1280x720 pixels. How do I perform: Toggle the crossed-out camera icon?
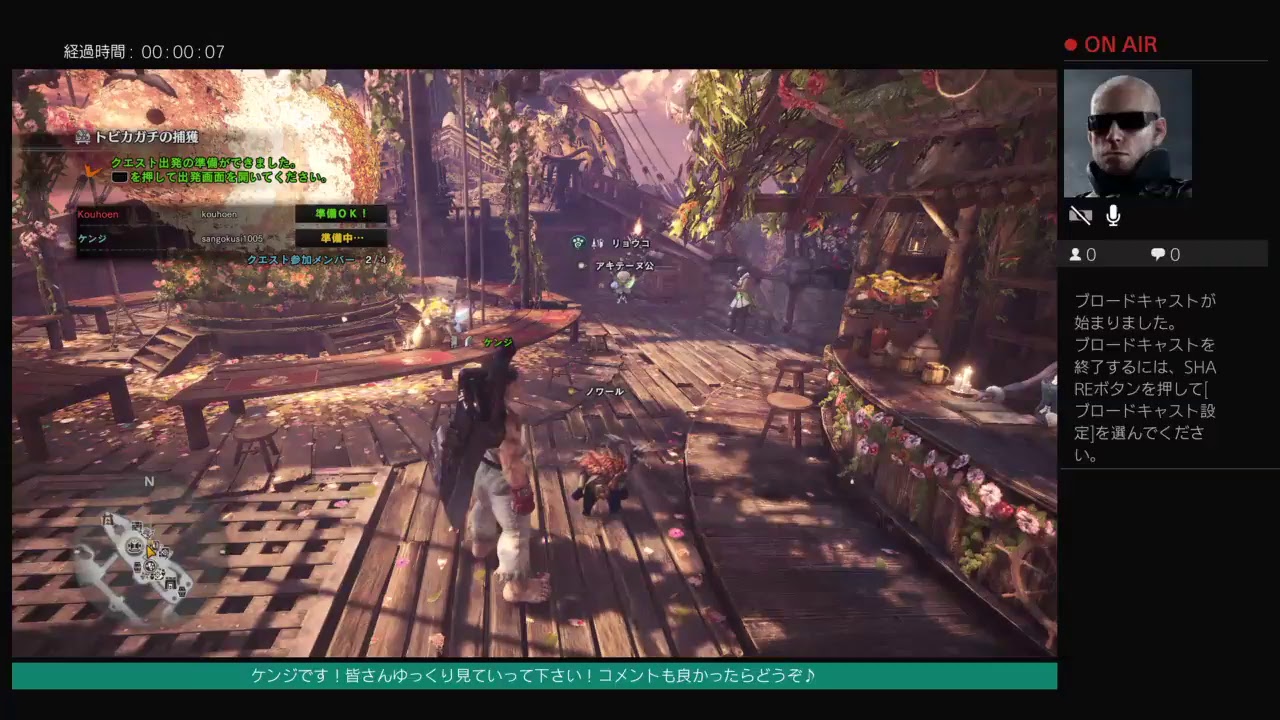pos(1079,215)
